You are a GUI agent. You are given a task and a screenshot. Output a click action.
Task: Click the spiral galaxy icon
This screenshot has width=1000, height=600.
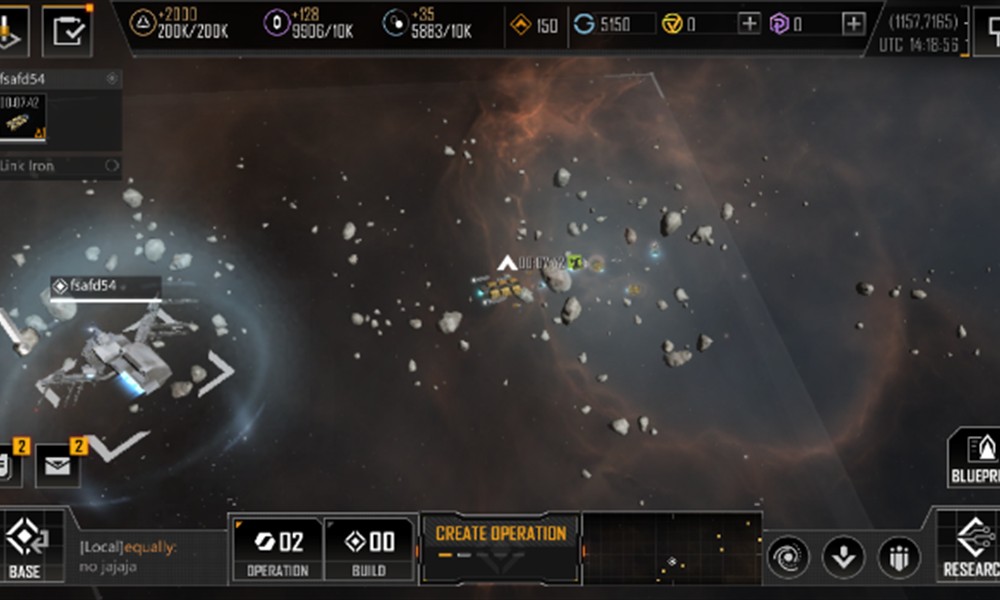click(x=788, y=557)
